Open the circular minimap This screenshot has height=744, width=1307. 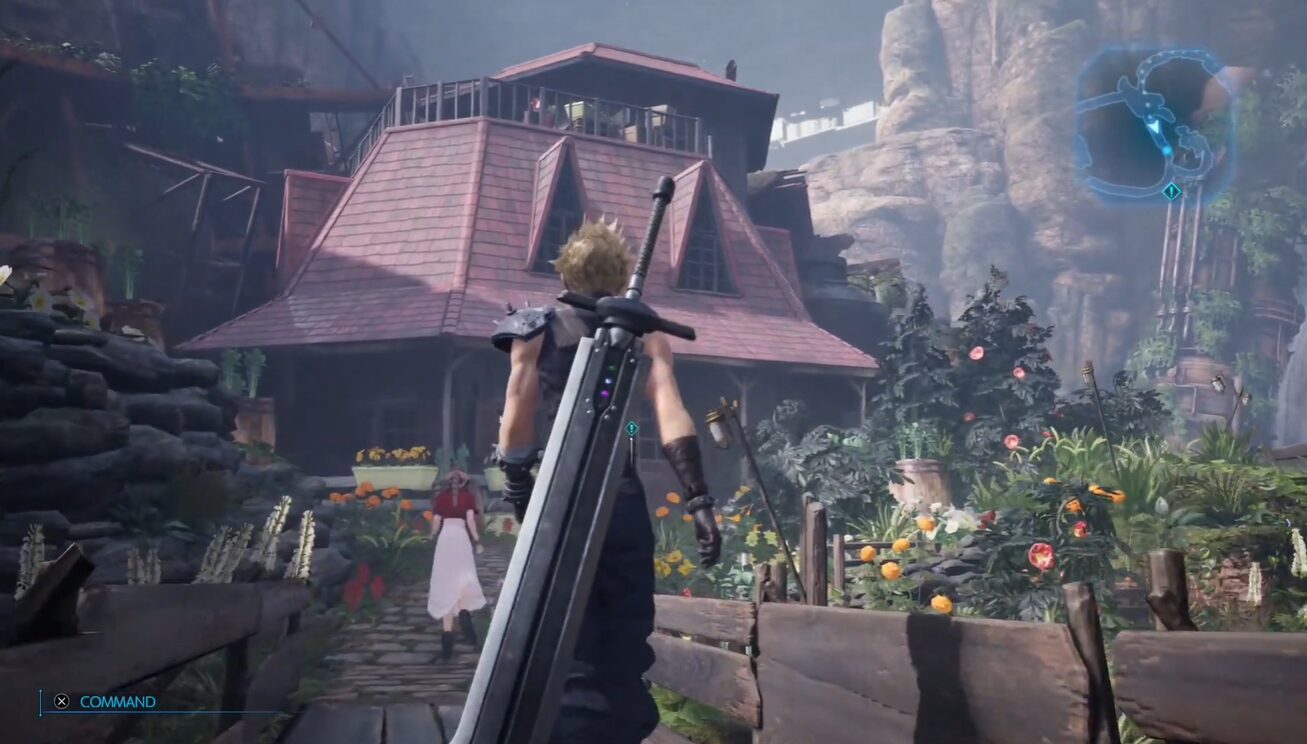click(x=1154, y=123)
